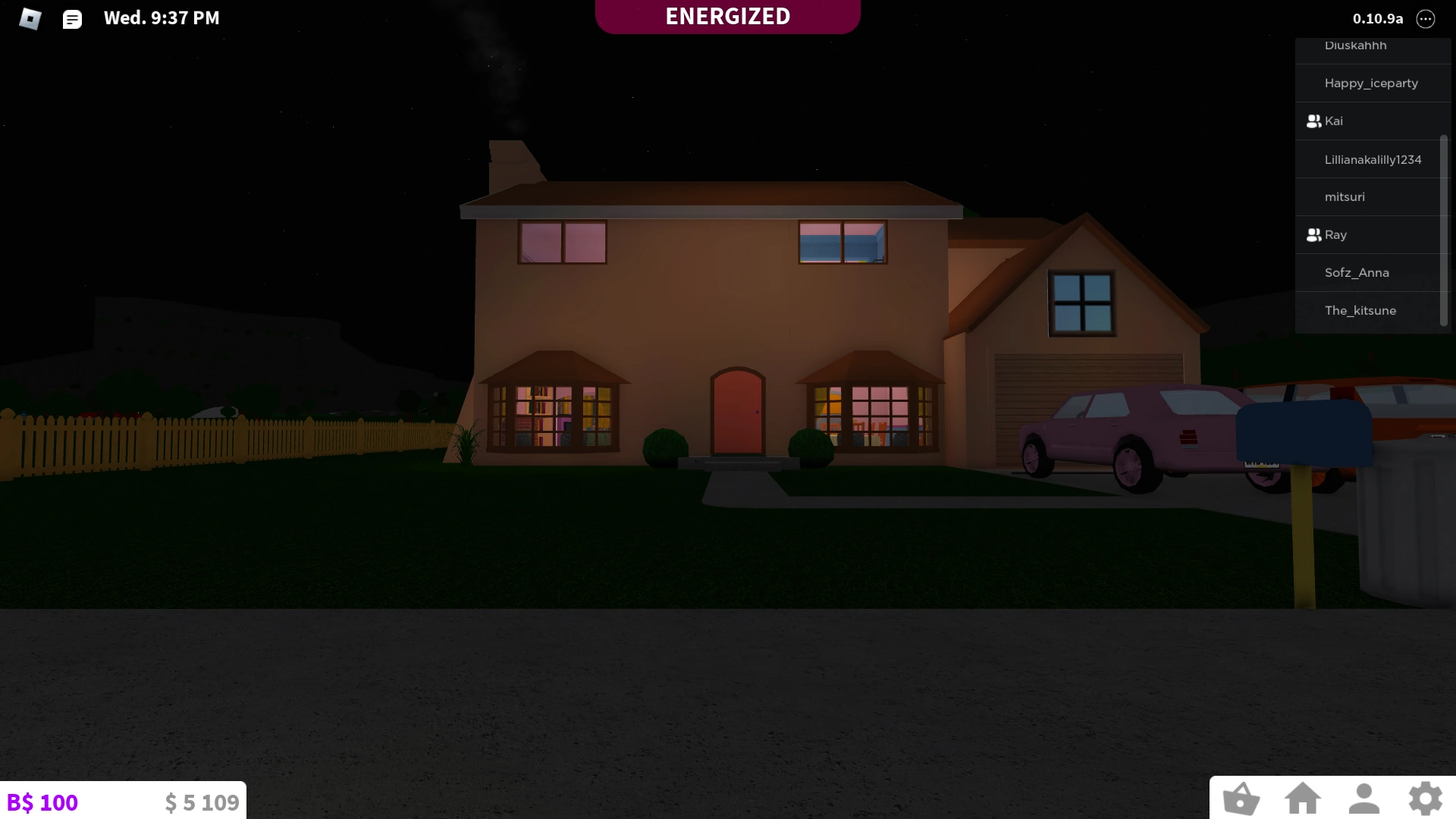Open the player profile icon
The image size is (1456, 819).
tap(1363, 798)
